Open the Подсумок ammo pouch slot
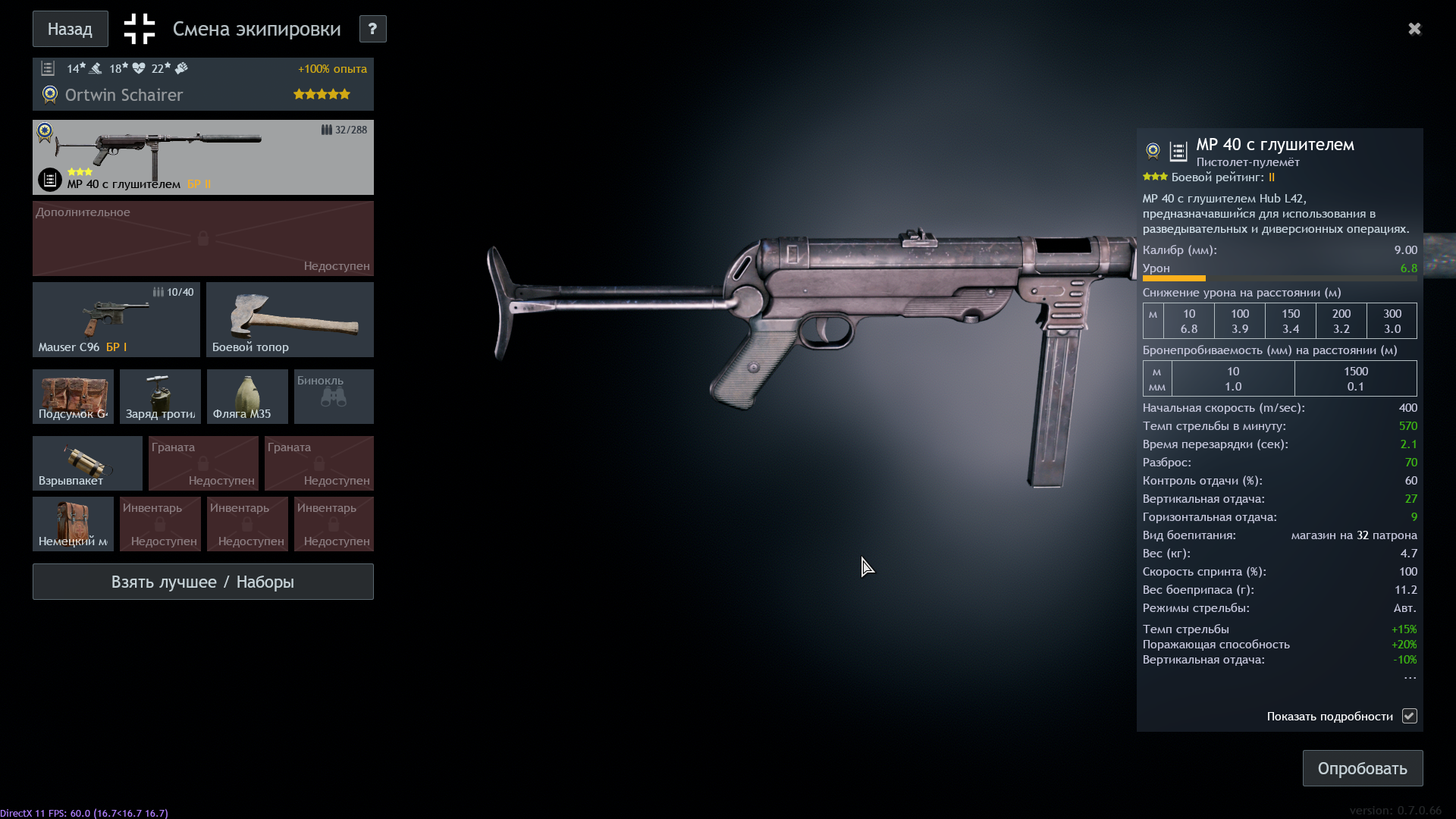The width and height of the screenshot is (1456, 819). click(73, 396)
